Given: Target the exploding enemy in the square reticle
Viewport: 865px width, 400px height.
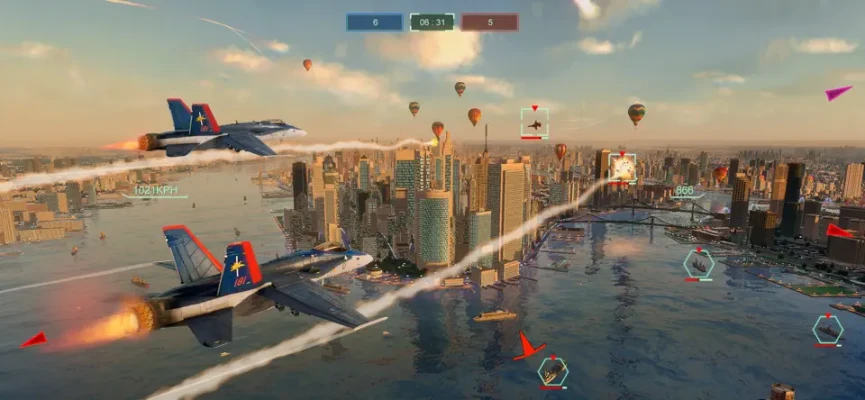Looking at the screenshot, I should (x=622, y=167).
